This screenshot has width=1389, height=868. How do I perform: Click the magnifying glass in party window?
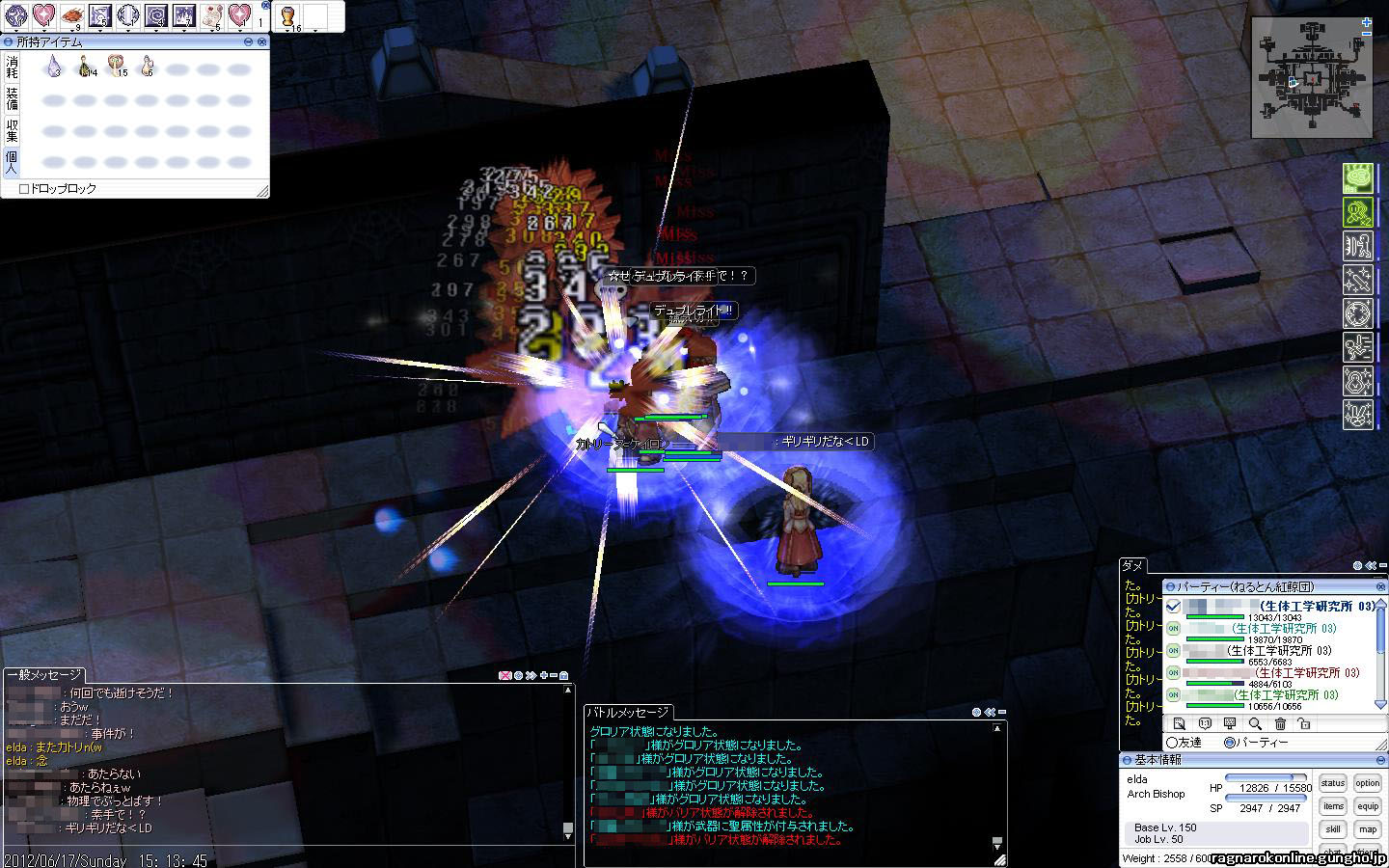[x=1255, y=723]
